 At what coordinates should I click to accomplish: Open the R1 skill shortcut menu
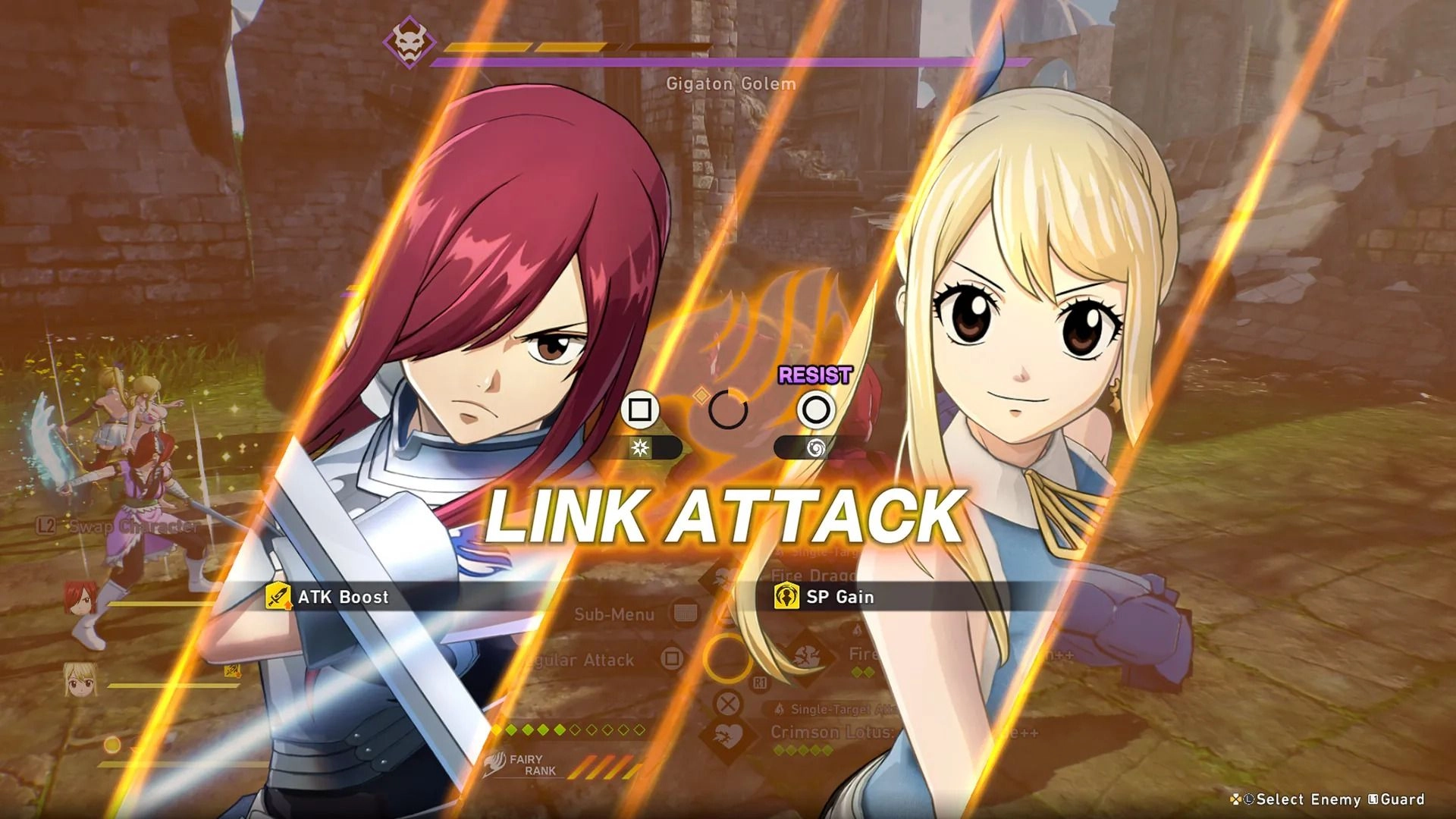760,682
